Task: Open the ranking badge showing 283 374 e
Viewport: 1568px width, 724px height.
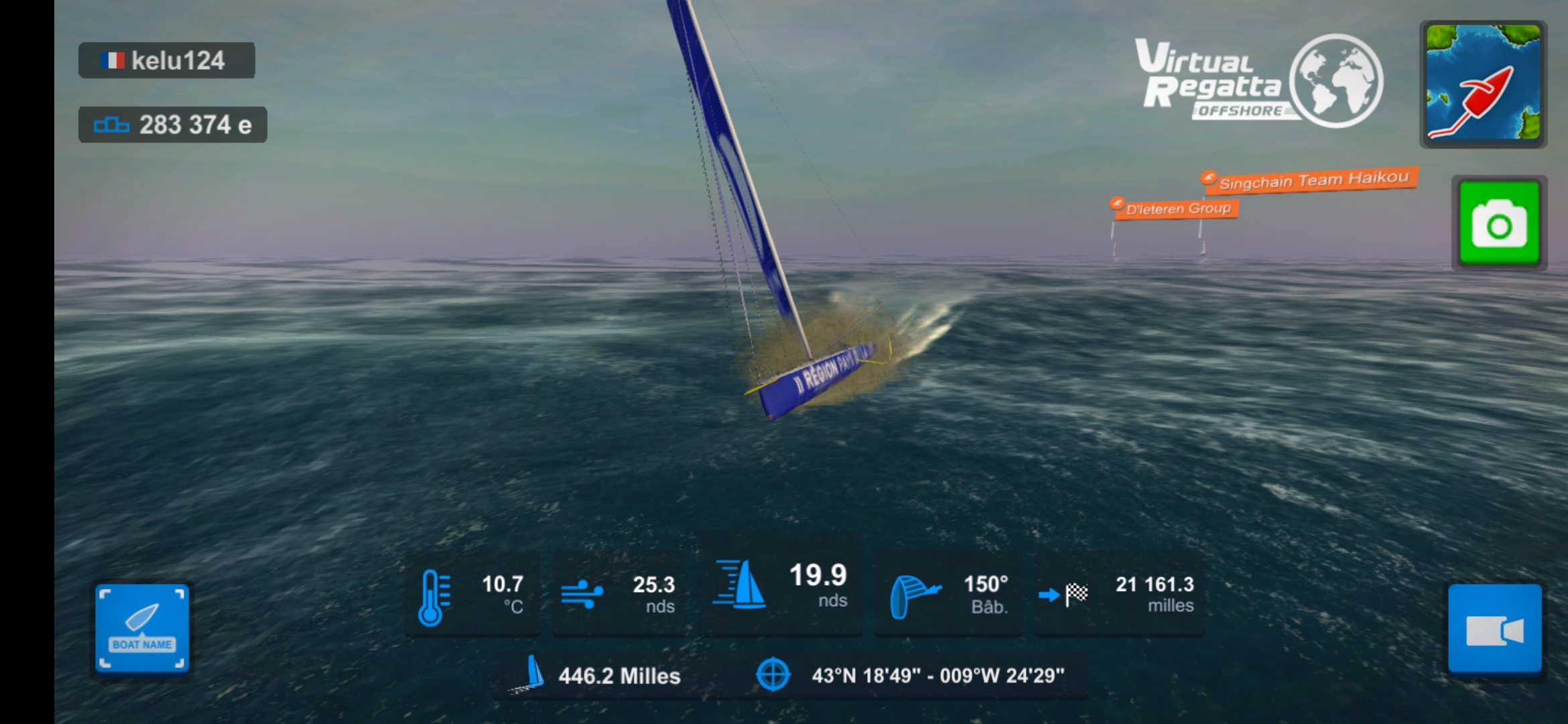Action: tap(173, 125)
